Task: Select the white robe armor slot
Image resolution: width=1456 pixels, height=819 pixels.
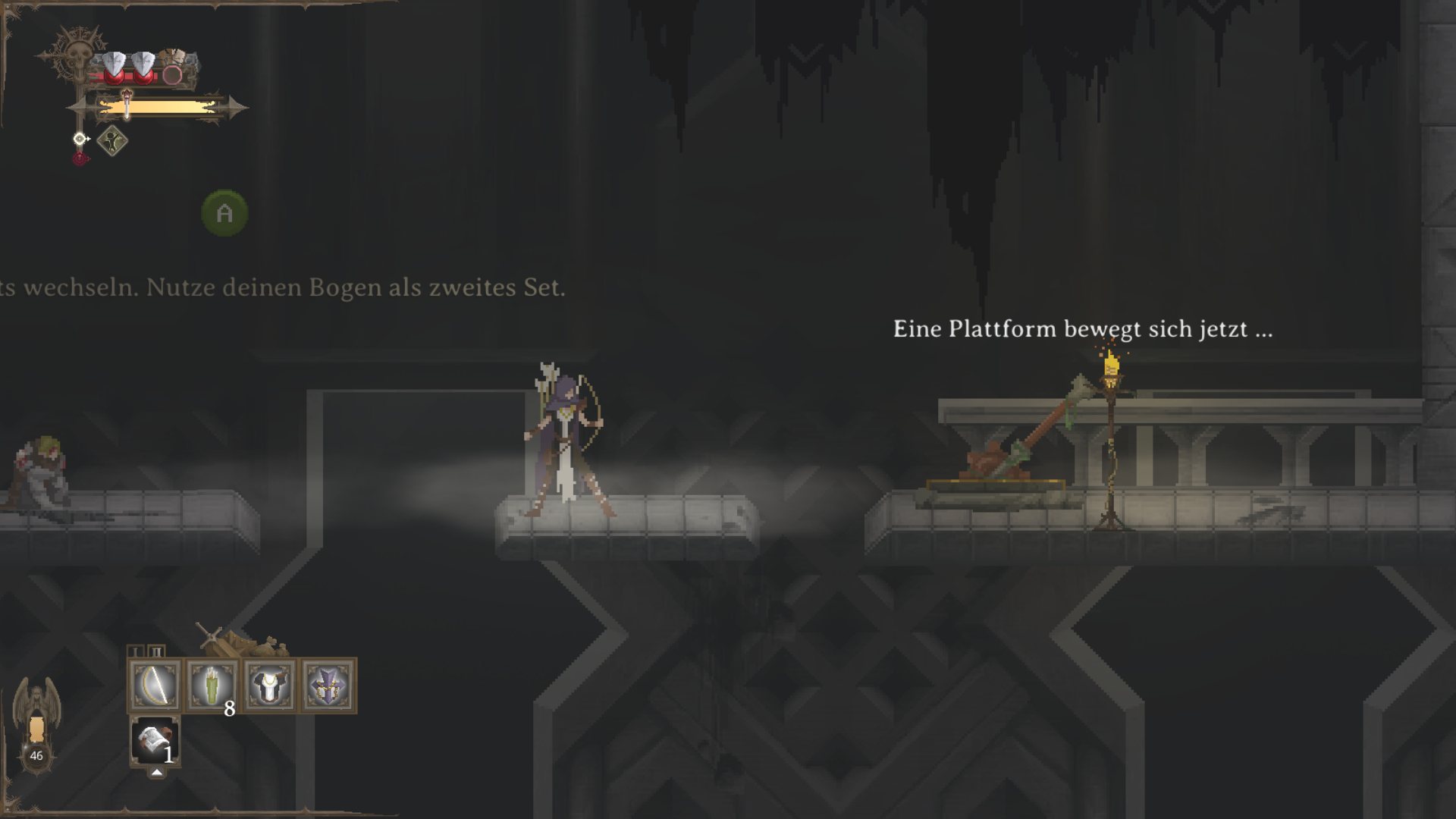Action: (x=270, y=685)
